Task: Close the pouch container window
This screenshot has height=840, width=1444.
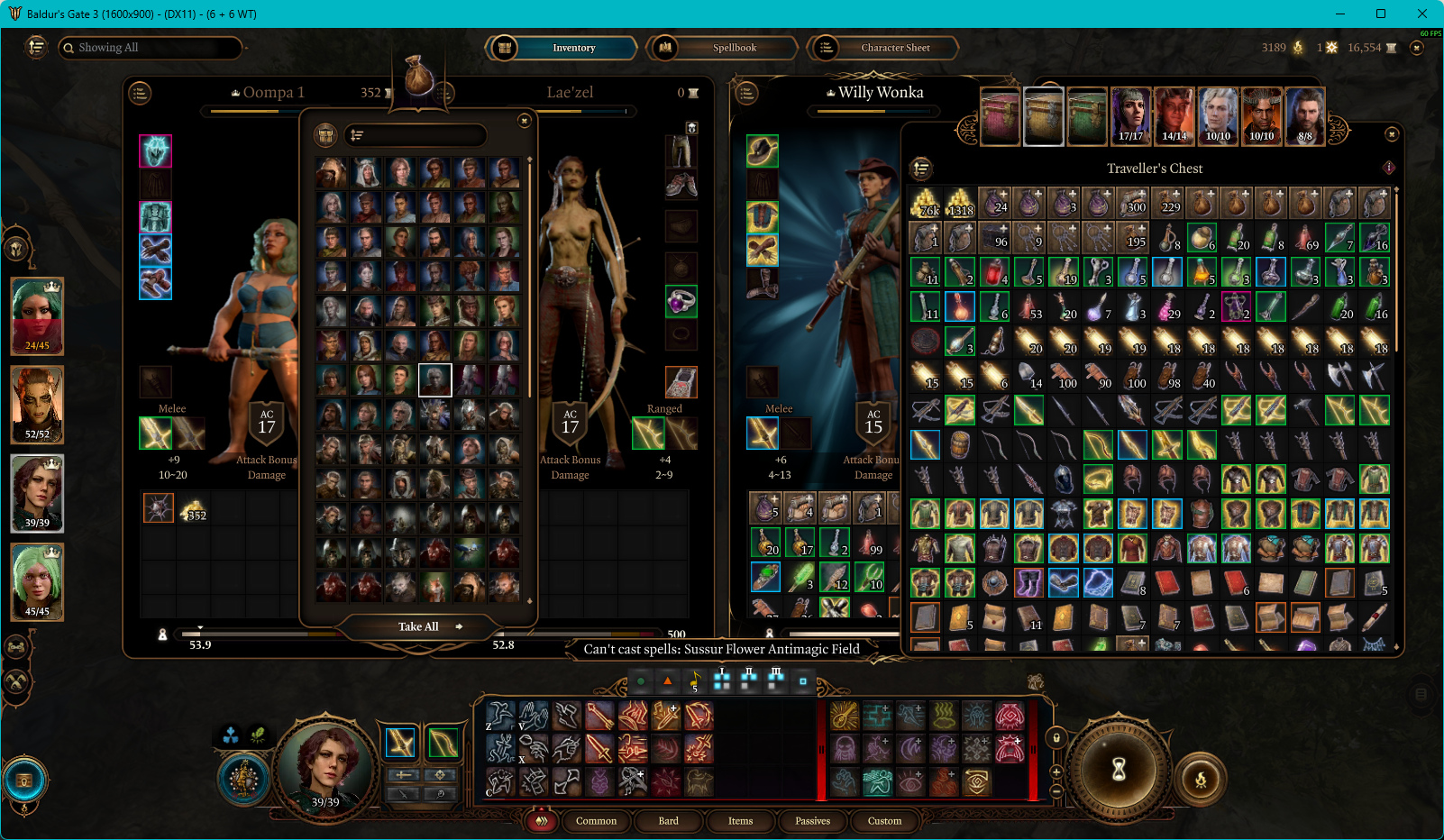Action: pyautogui.click(x=525, y=121)
